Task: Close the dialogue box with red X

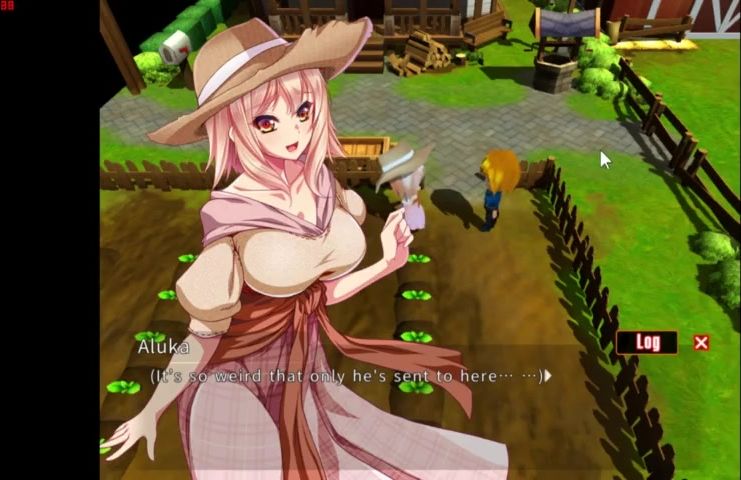Action: pyautogui.click(x=701, y=343)
